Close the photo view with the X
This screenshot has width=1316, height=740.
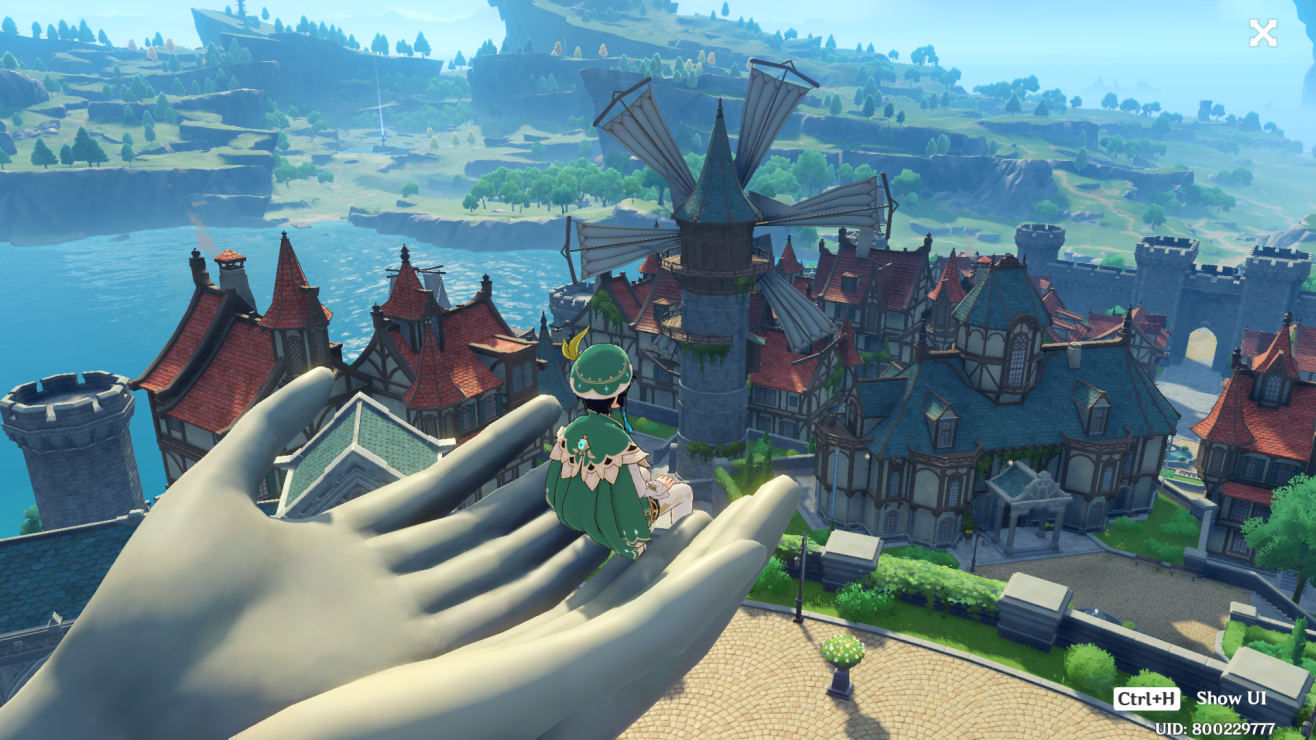[1263, 33]
